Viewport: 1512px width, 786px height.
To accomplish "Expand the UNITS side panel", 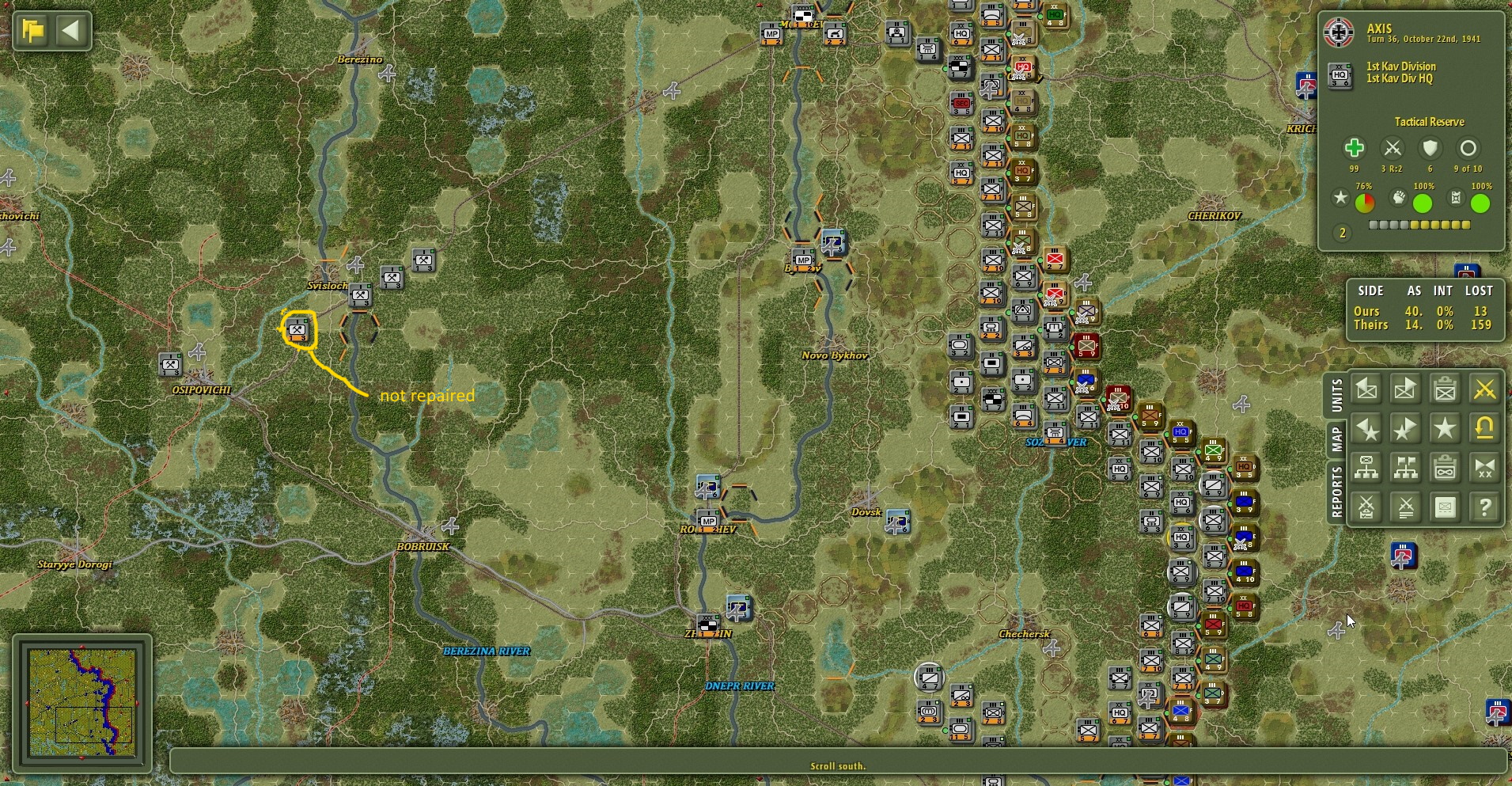I will (1337, 396).
